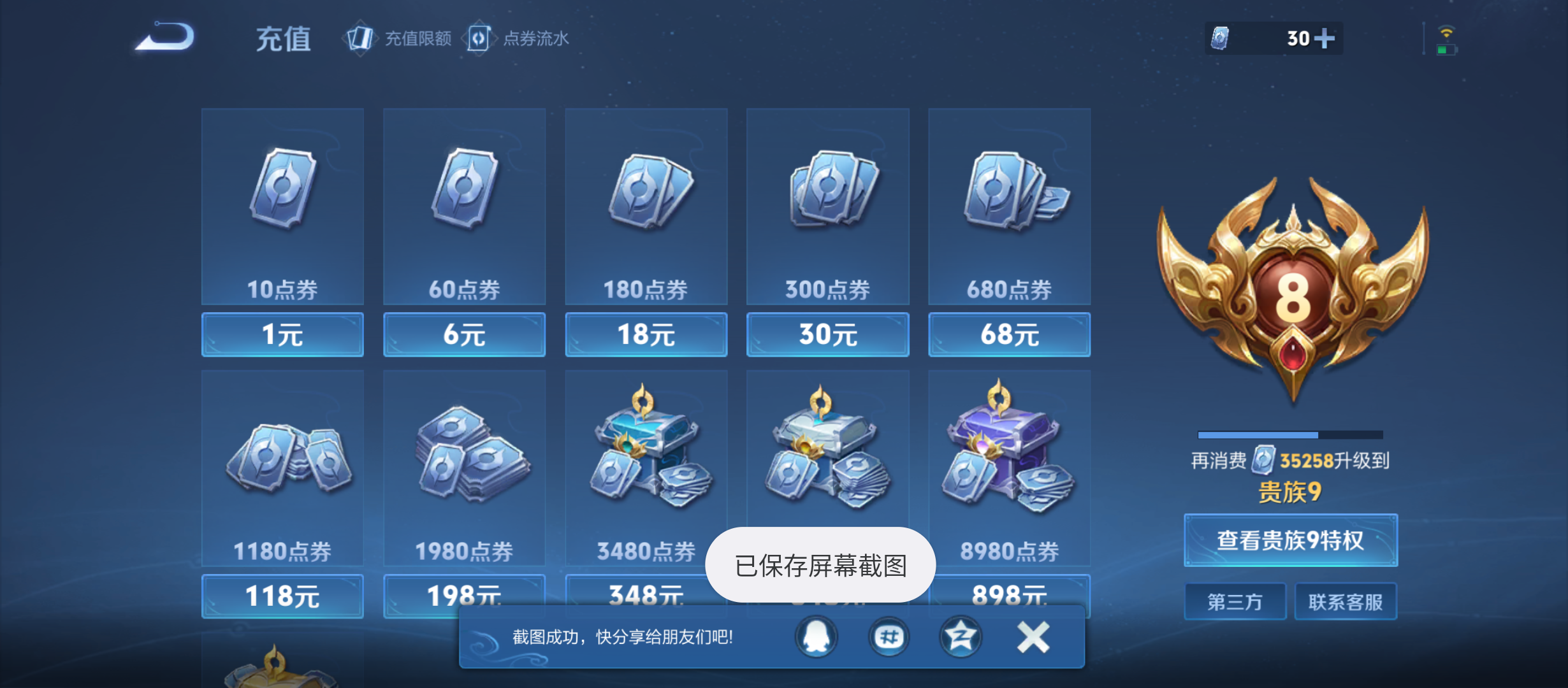Share screenshot via QQ penguin icon
1568x688 pixels.
click(816, 636)
